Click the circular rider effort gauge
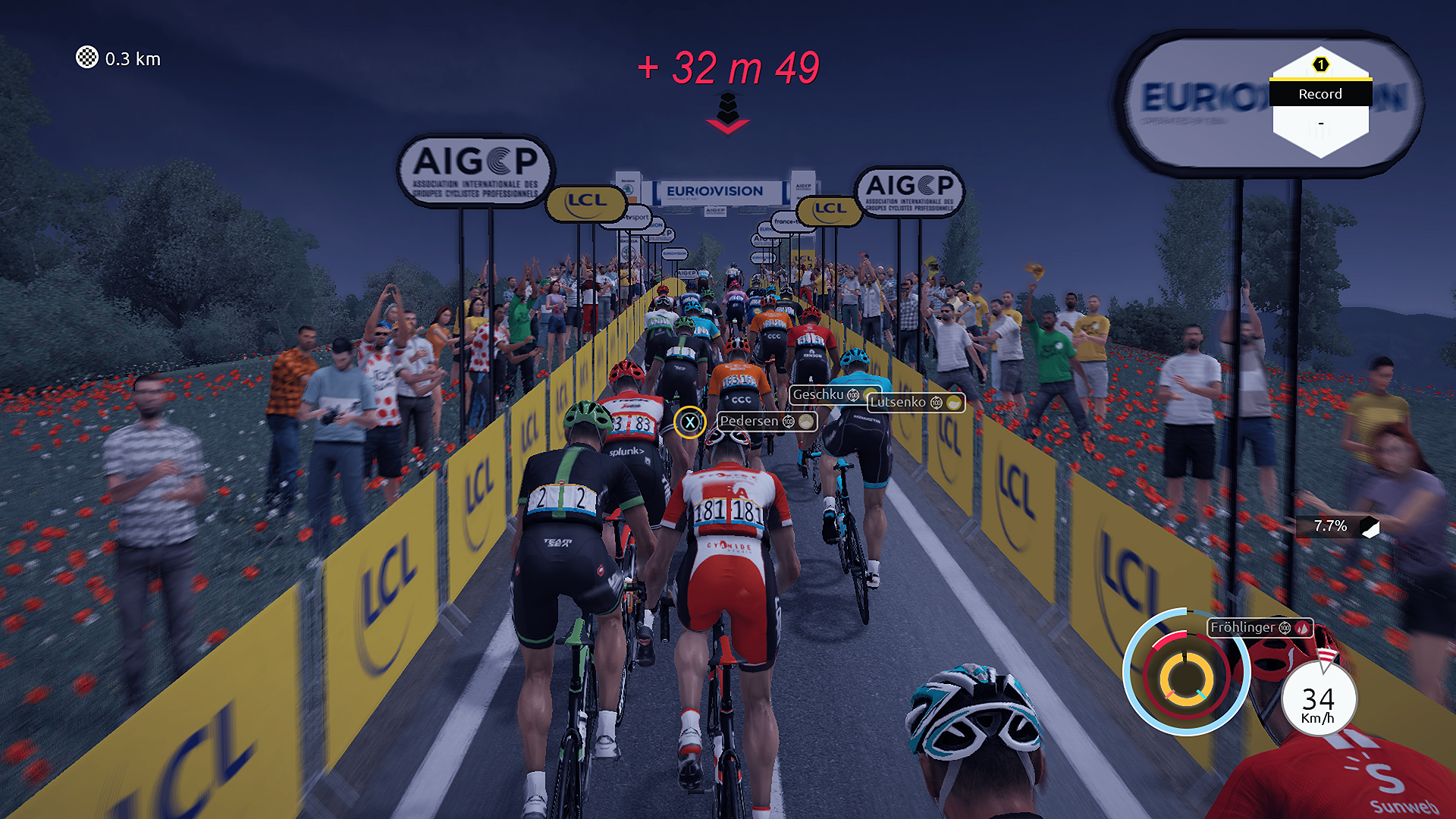This screenshot has width=1456, height=819. click(x=1186, y=673)
